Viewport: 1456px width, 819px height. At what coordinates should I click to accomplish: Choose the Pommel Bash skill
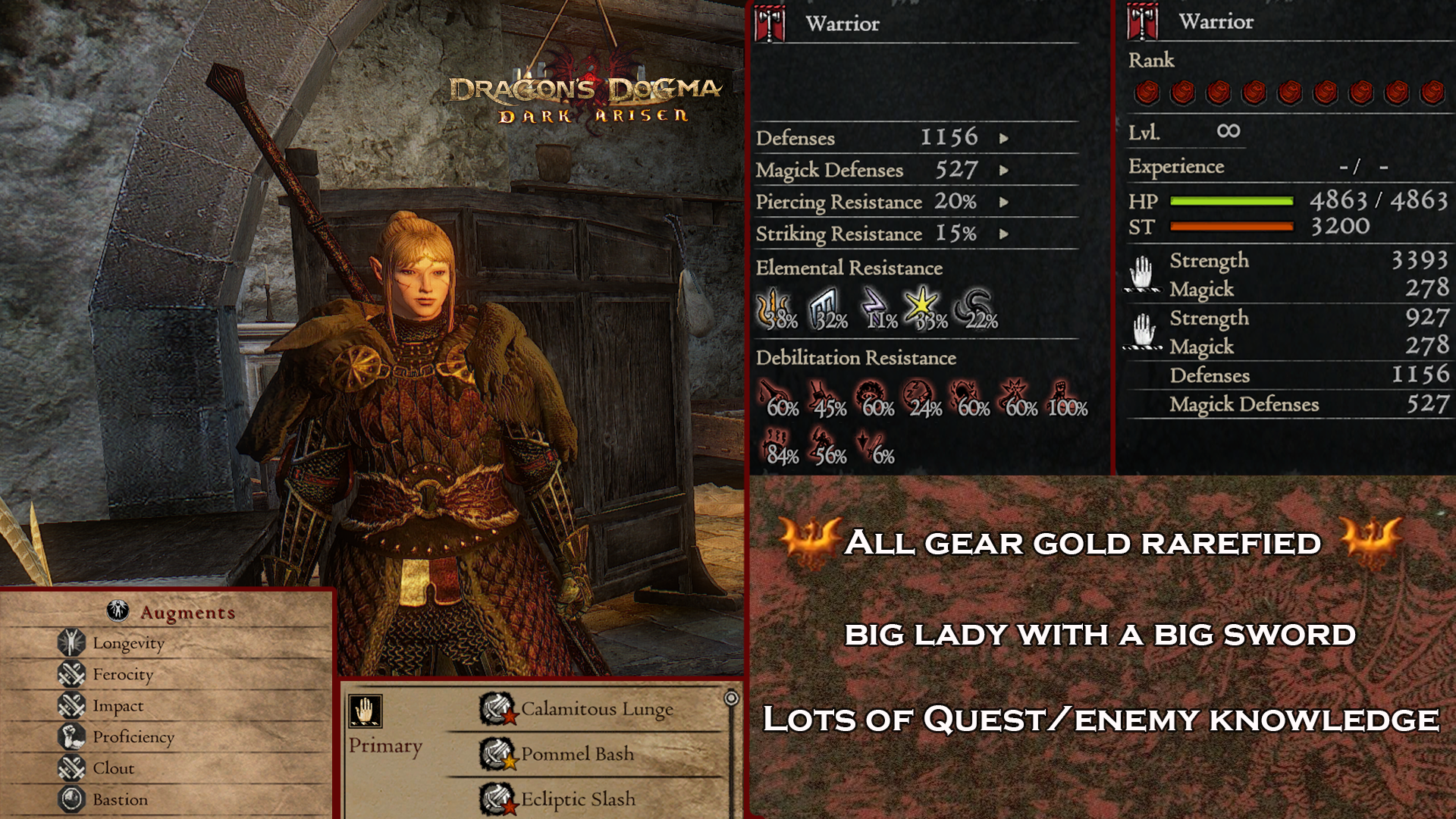(x=576, y=754)
